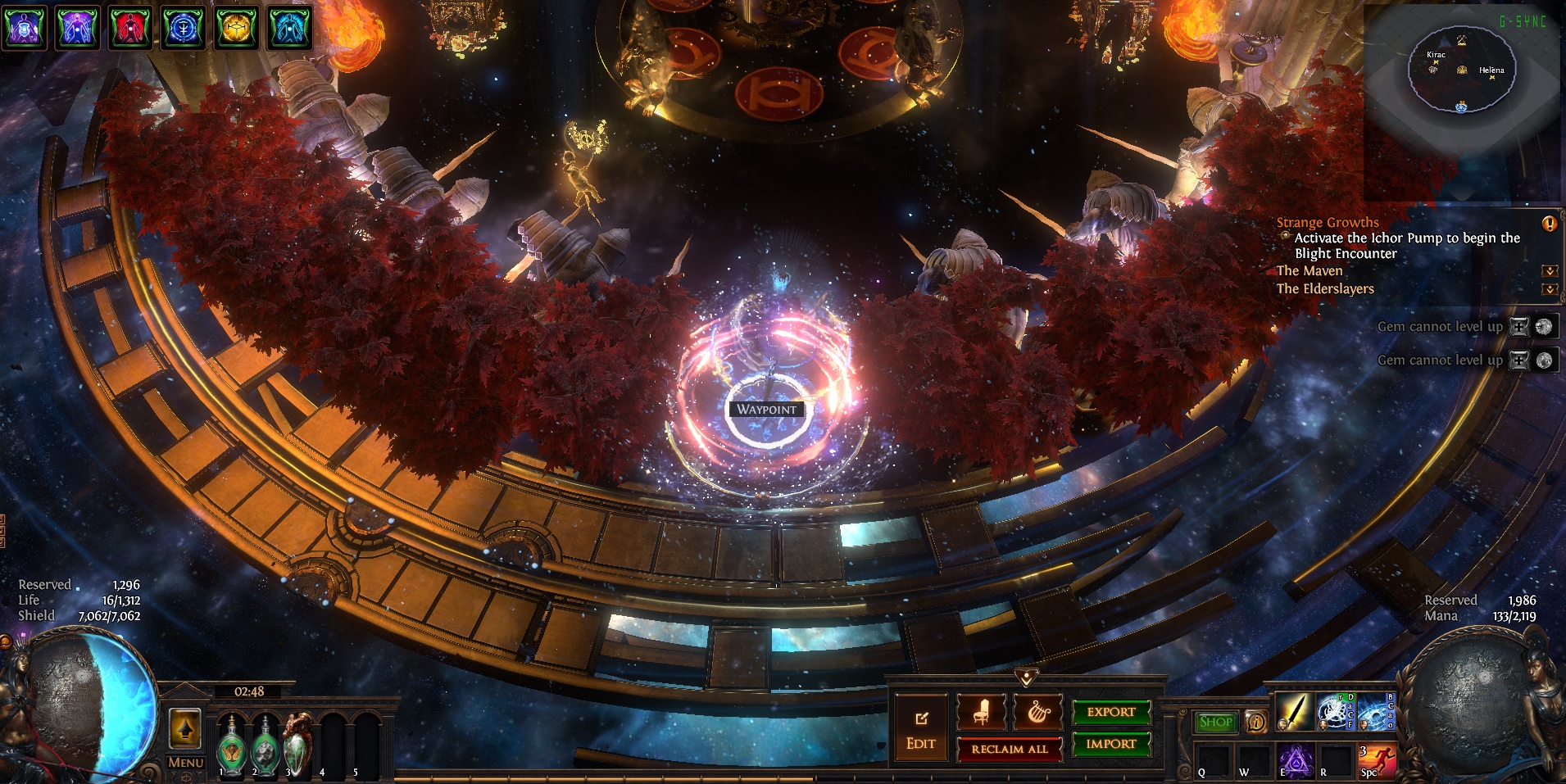Export the hideout layout

1111,713
